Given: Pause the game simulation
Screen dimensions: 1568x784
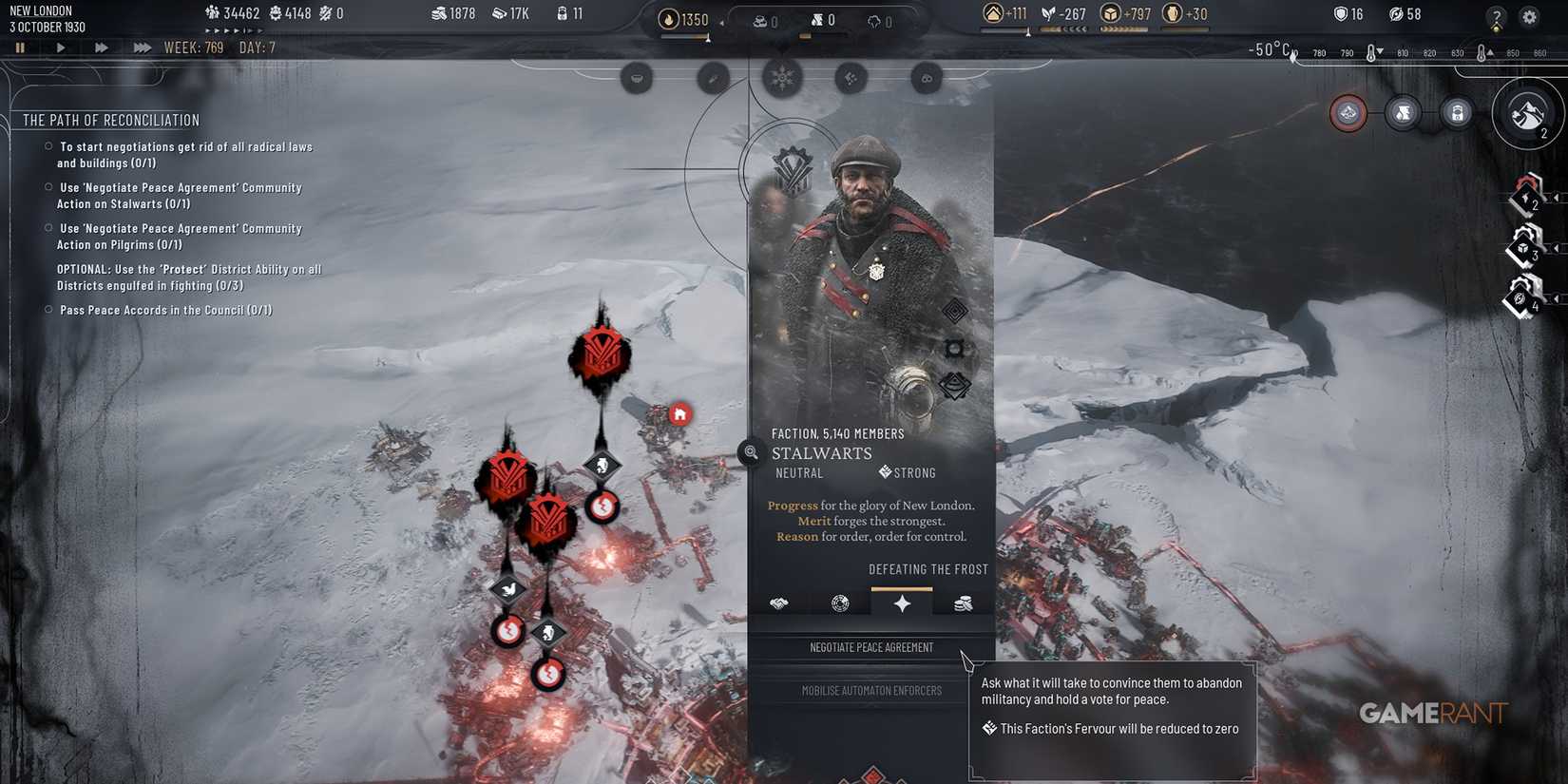Looking at the screenshot, I should [x=20, y=47].
